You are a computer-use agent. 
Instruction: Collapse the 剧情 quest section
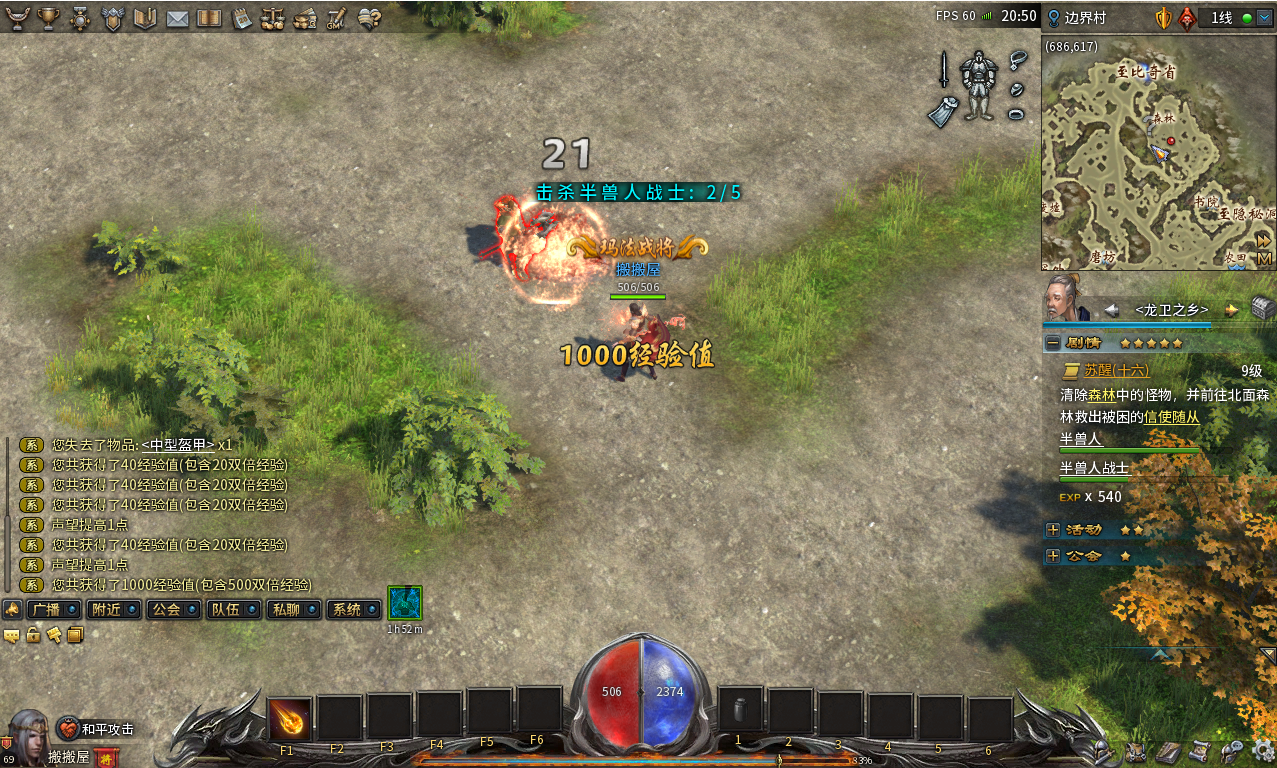[1052, 342]
